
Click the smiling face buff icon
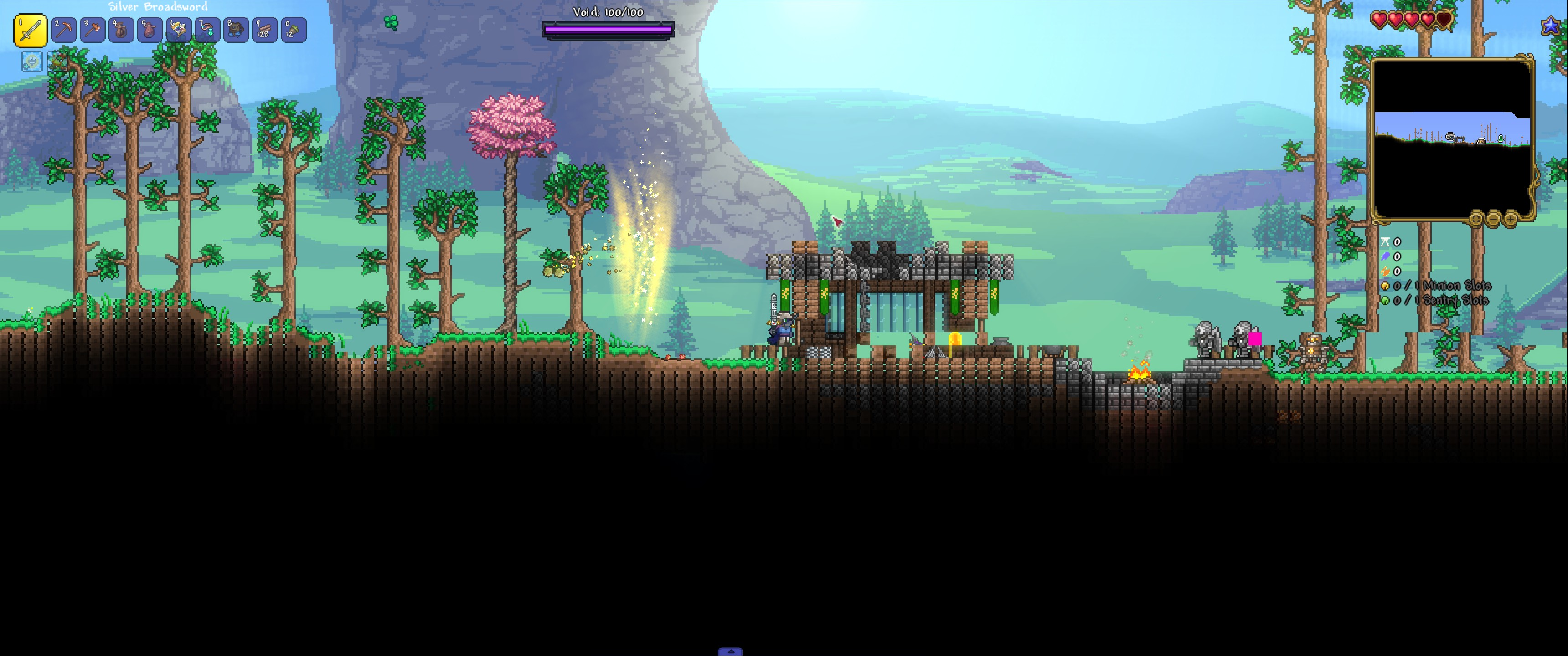31,61
